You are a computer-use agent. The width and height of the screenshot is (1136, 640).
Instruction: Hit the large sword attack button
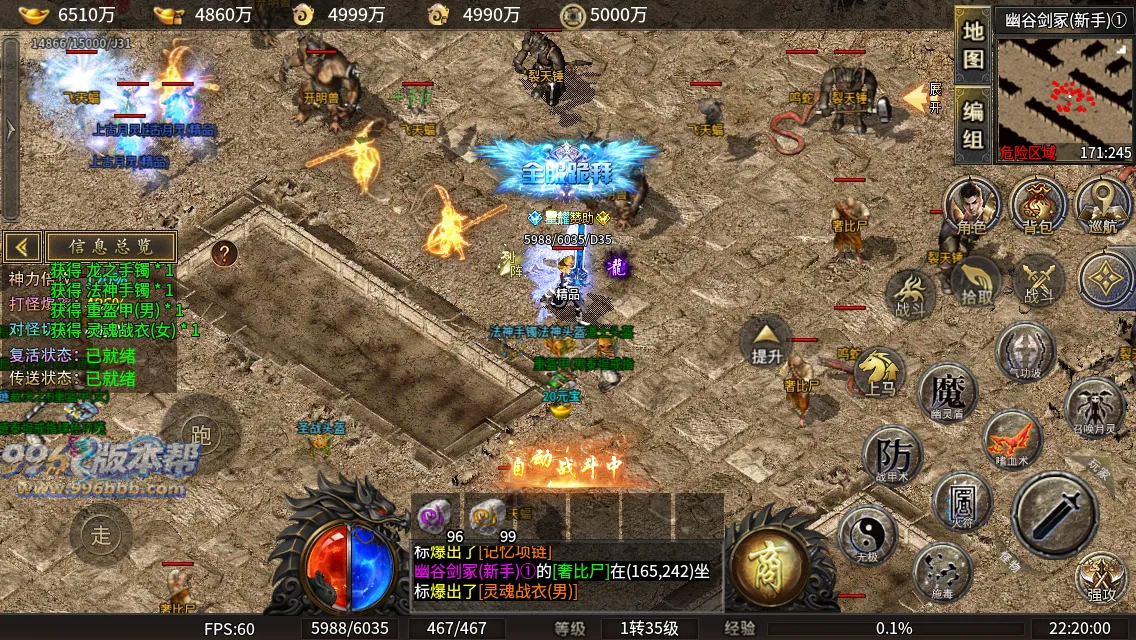point(1054,514)
